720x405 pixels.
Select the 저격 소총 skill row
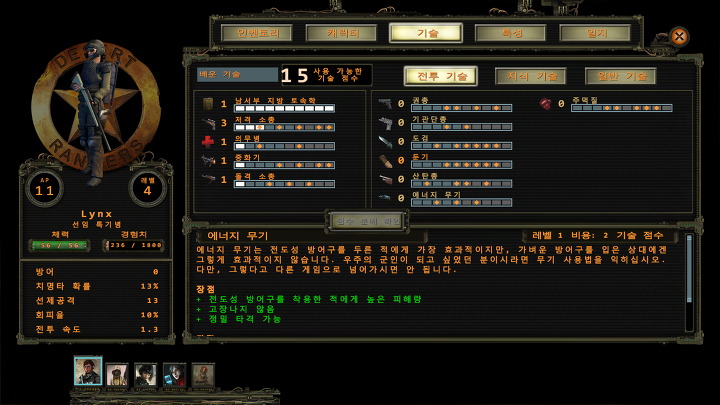(x=270, y=122)
